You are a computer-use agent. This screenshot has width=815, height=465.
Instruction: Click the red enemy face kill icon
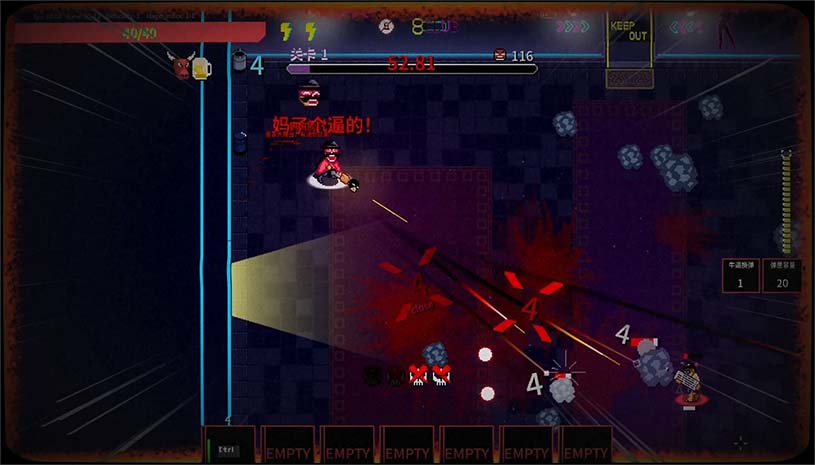[500, 56]
